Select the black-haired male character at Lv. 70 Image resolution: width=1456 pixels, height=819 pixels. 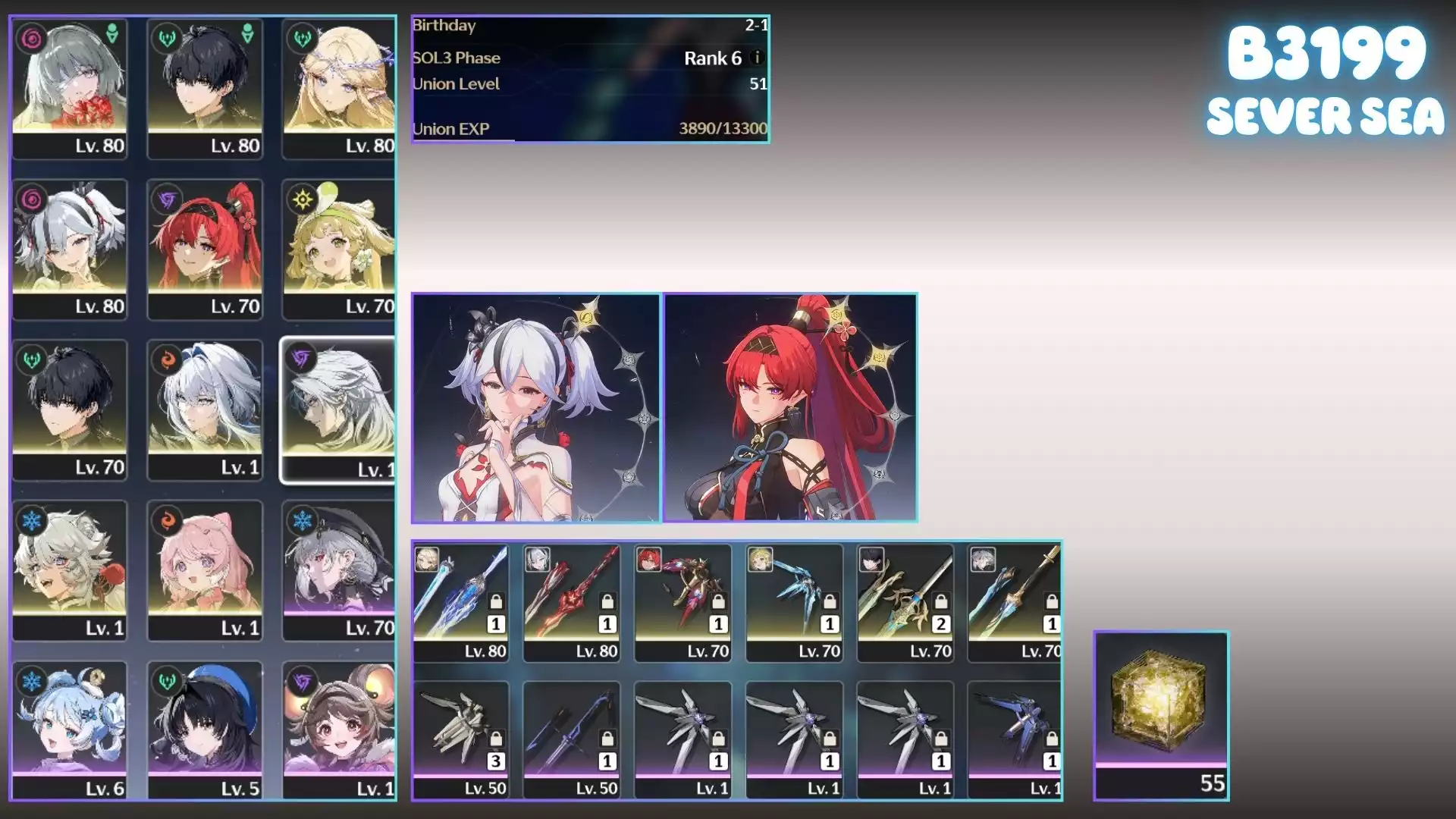coord(70,409)
